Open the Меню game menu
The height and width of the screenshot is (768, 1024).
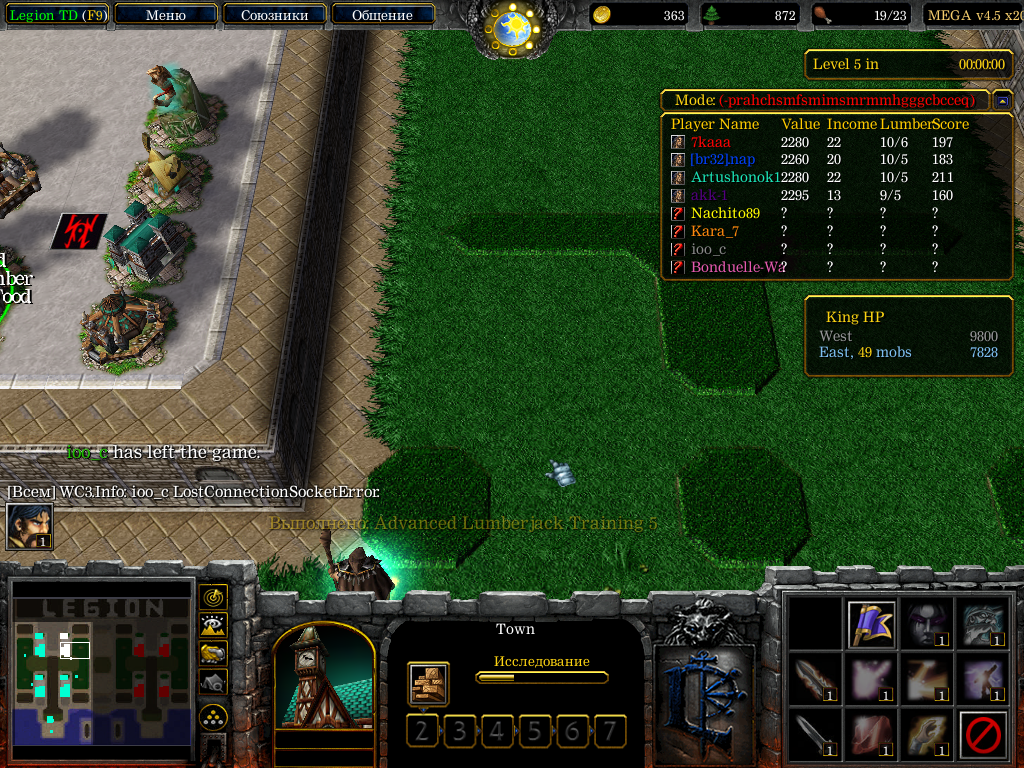coord(166,15)
